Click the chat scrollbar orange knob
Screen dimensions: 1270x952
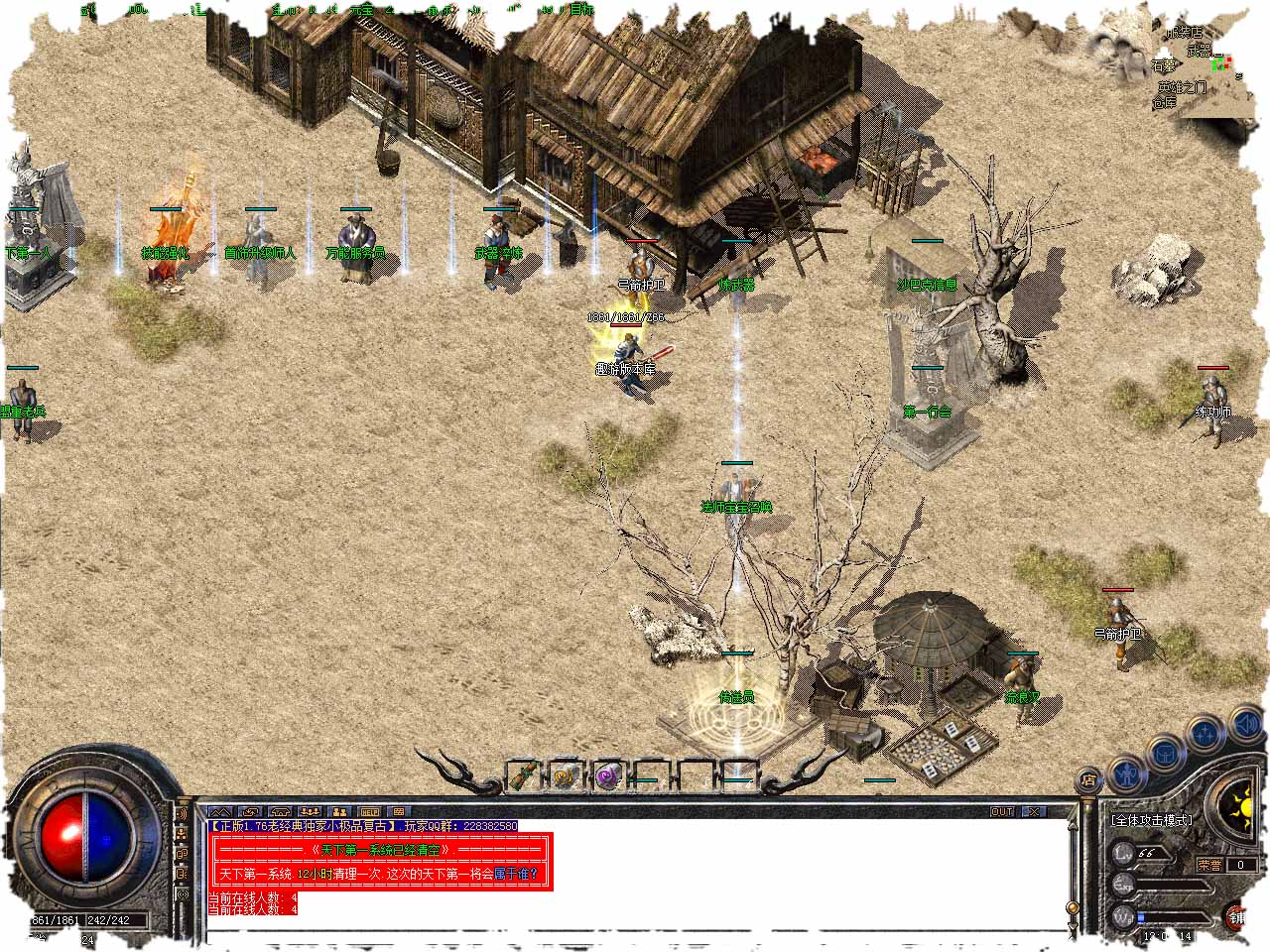pyautogui.click(x=1072, y=905)
